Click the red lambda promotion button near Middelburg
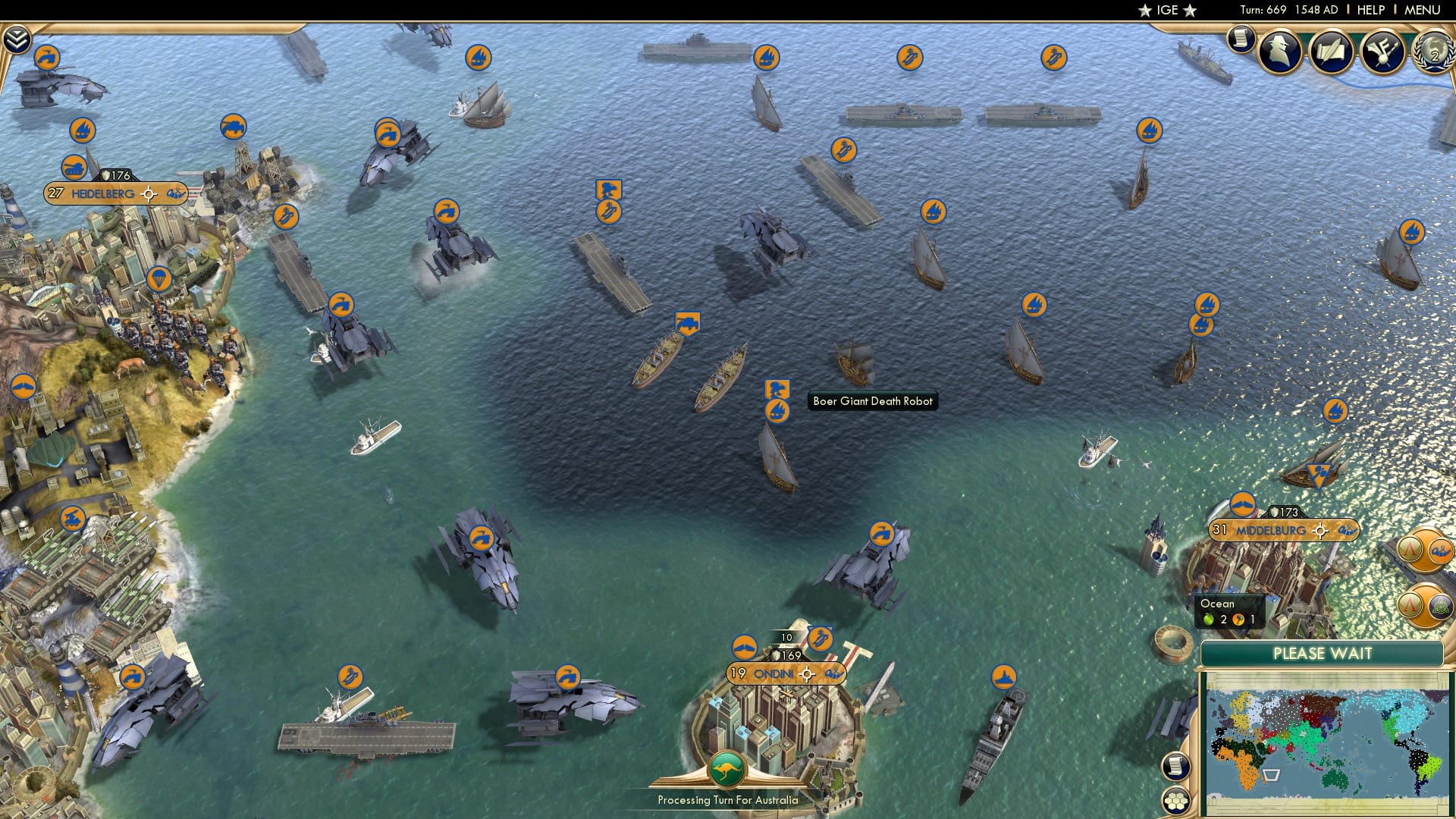The height and width of the screenshot is (819, 1456). [1411, 550]
